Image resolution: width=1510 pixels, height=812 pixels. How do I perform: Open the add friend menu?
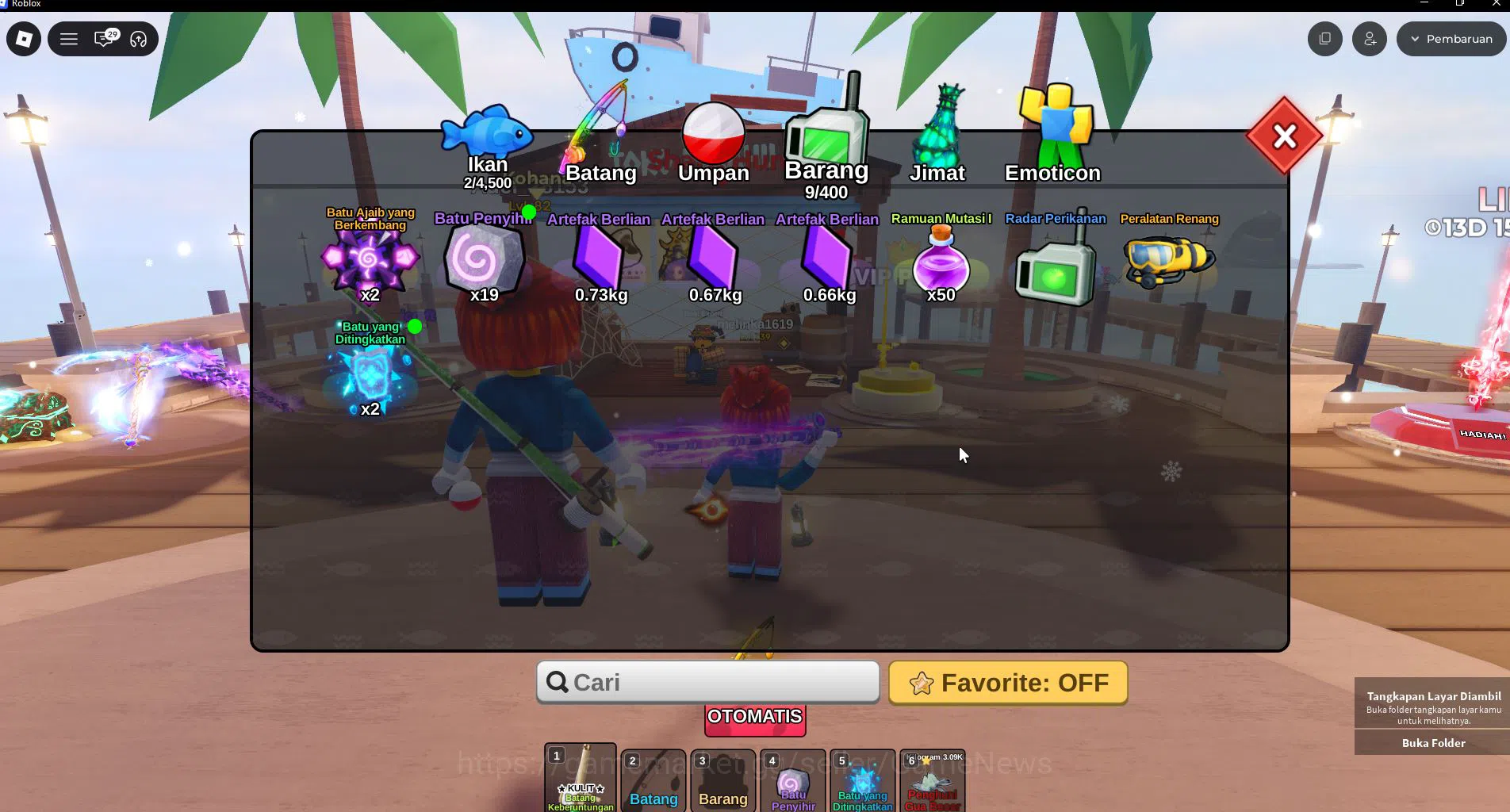point(1369,38)
